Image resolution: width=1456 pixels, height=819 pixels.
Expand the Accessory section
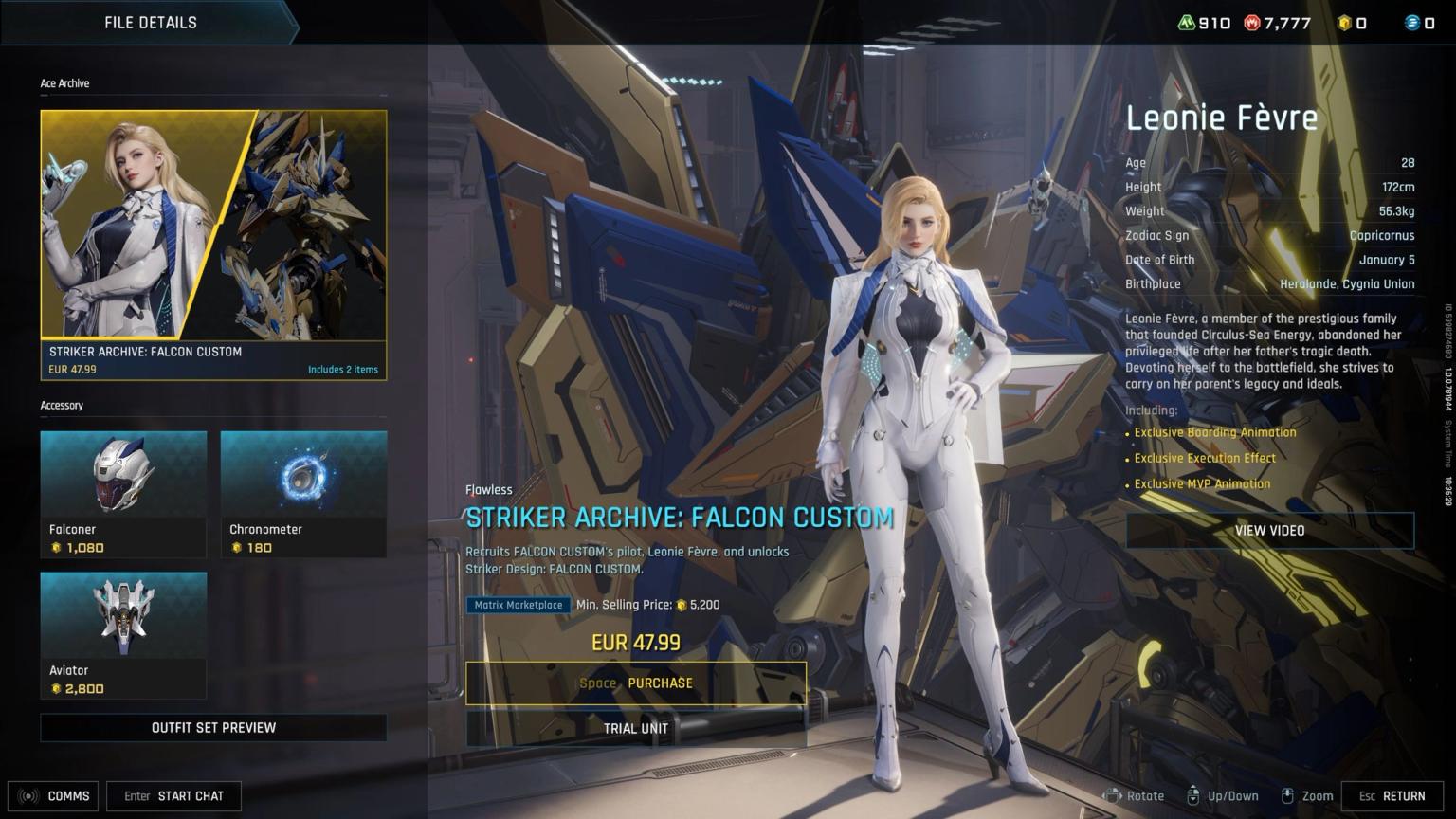pyautogui.click(x=62, y=405)
